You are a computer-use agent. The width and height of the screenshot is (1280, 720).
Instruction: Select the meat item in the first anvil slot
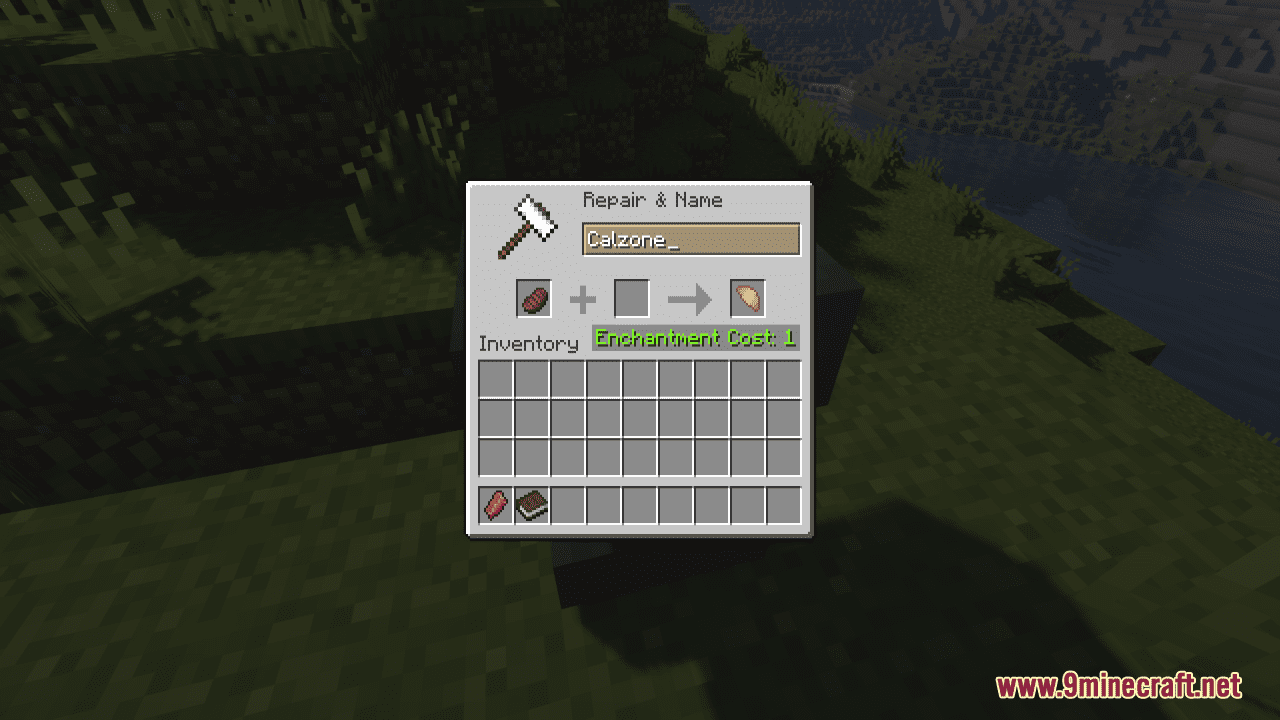[x=533, y=299]
